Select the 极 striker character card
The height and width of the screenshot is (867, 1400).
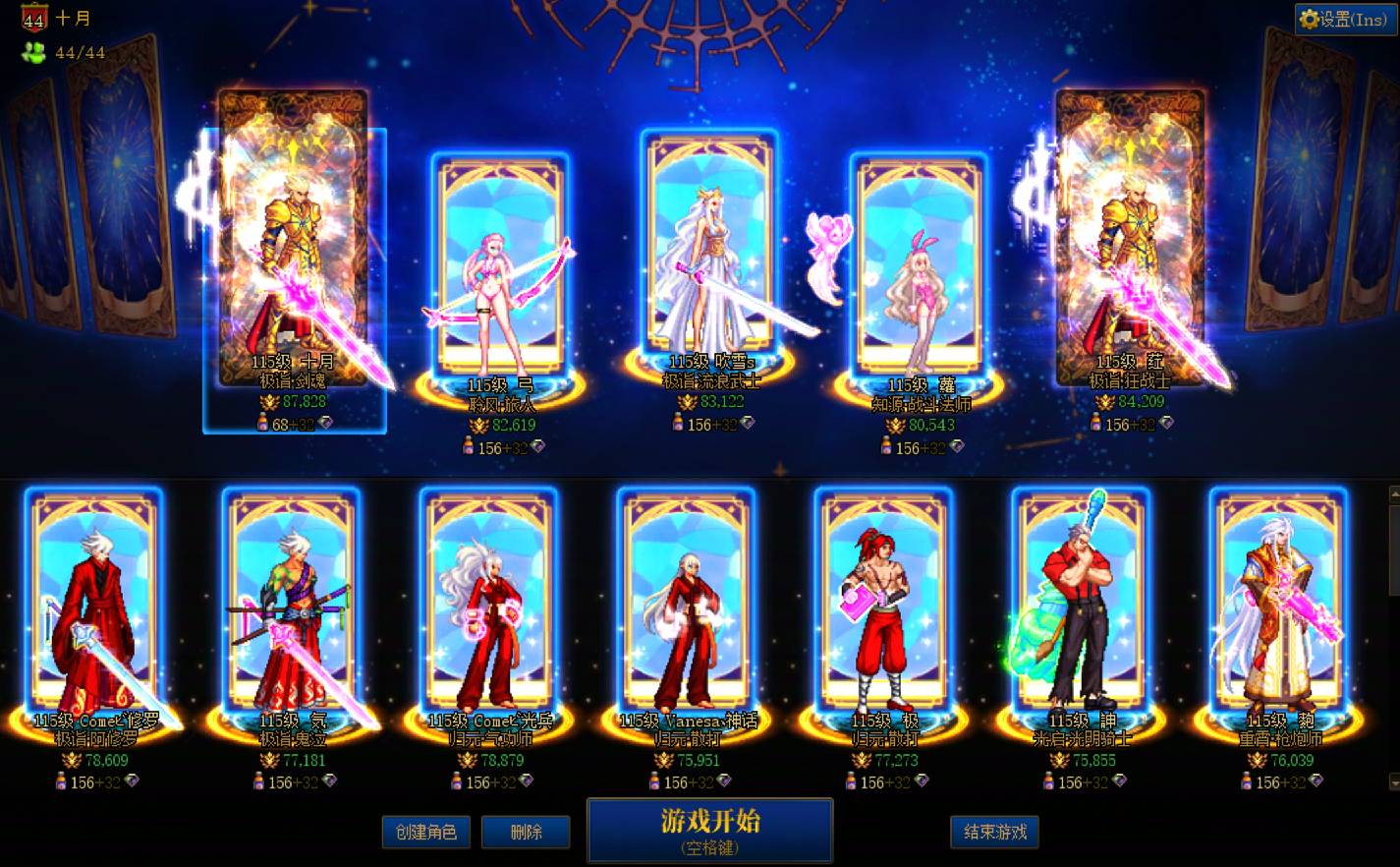click(880, 605)
